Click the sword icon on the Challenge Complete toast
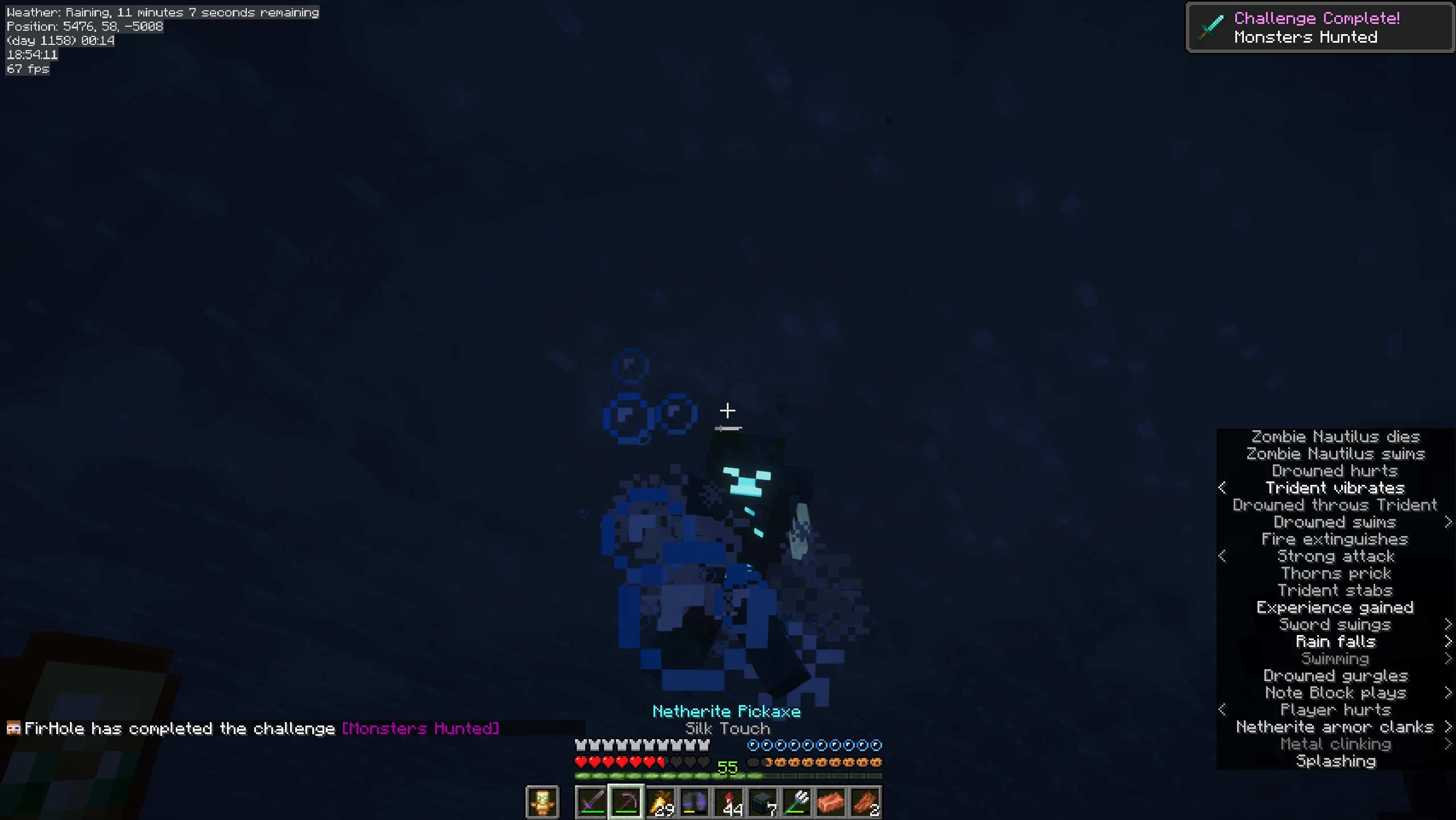The width and height of the screenshot is (1456, 820). click(x=1211, y=26)
